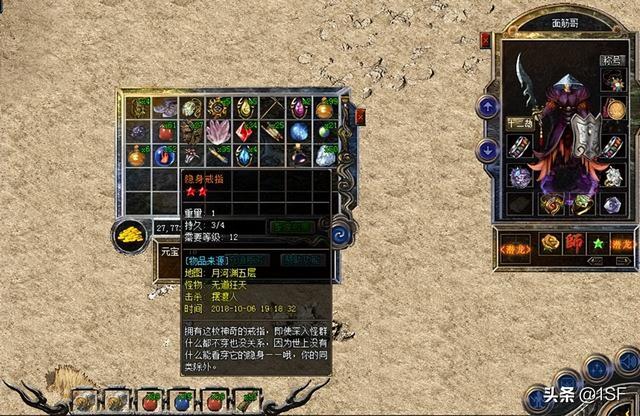
Task: Select the red crystal gem item
Action: 245,132
